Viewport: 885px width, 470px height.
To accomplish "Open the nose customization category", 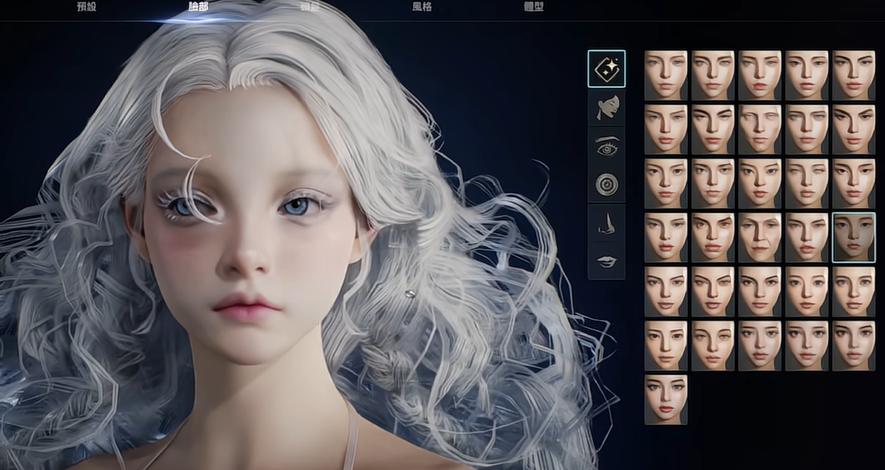I will [x=606, y=223].
